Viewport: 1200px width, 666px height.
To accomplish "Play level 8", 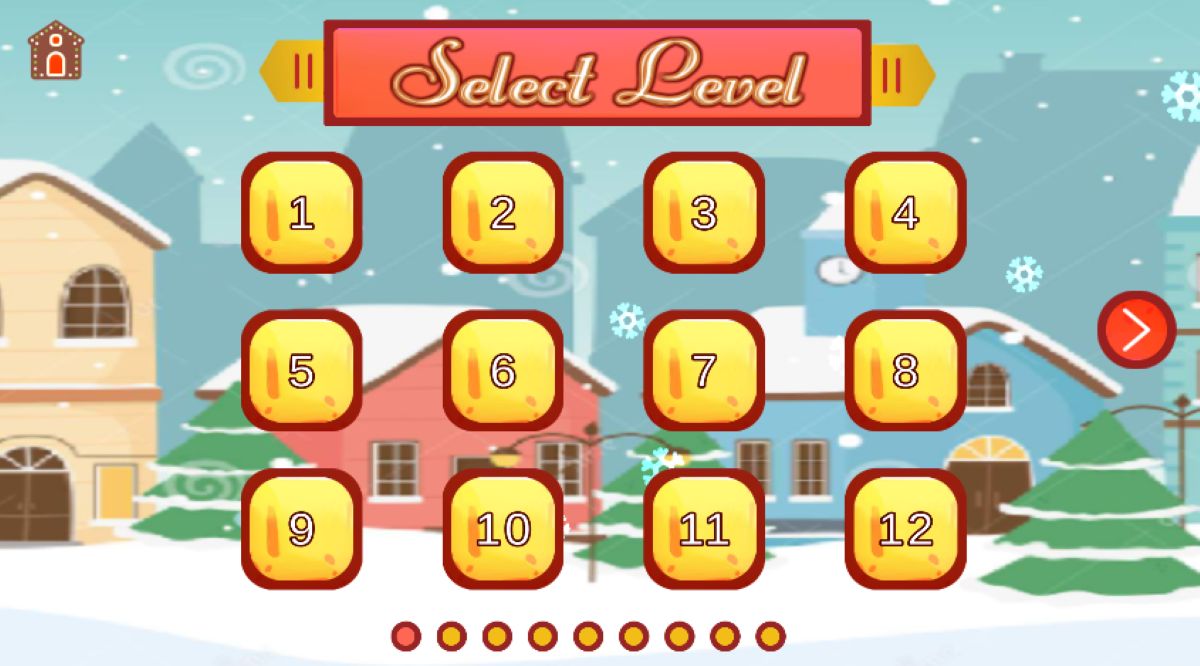I will 905,371.
